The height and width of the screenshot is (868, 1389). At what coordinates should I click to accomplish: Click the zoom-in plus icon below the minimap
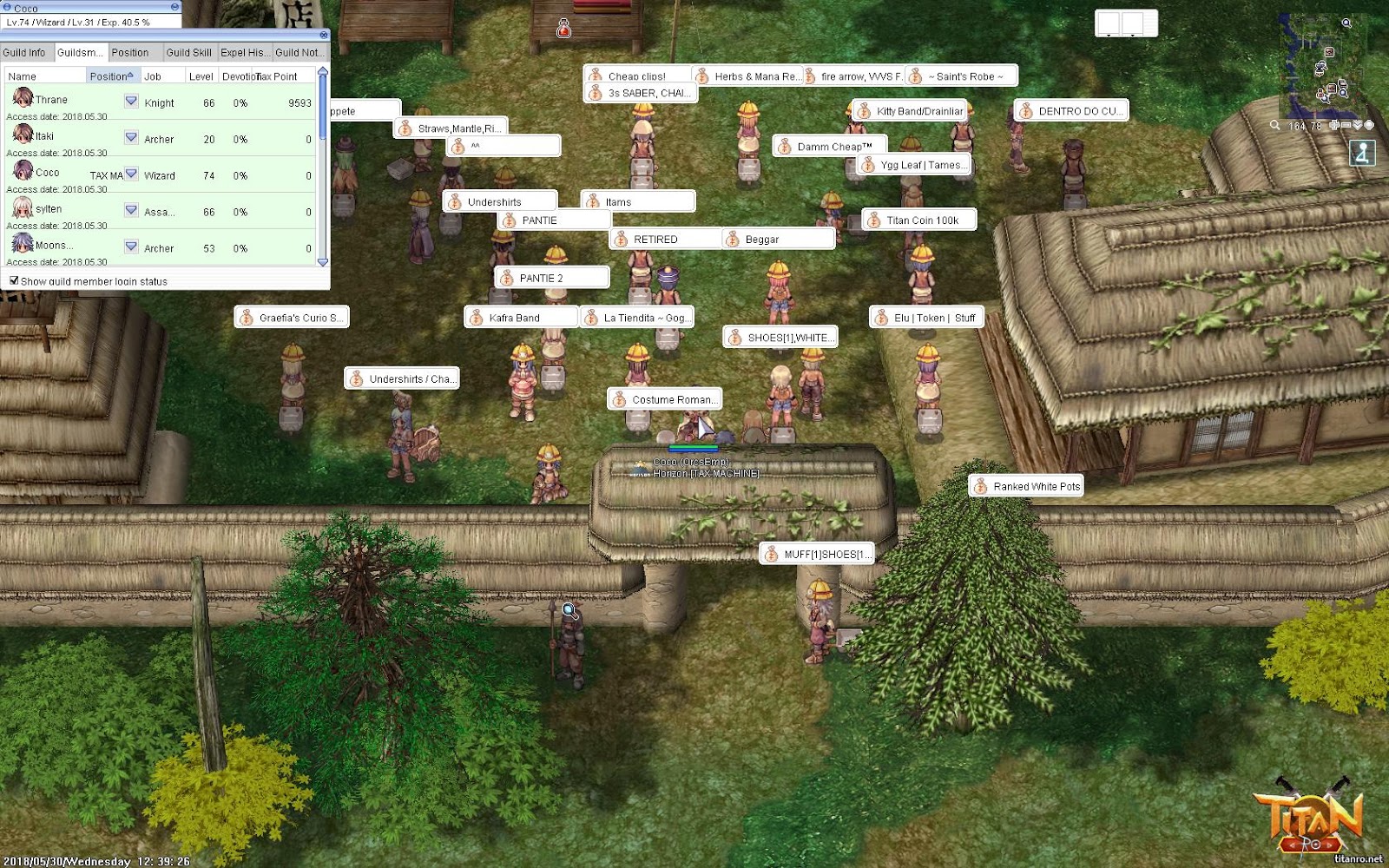pyautogui.click(x=1333, y=125)
